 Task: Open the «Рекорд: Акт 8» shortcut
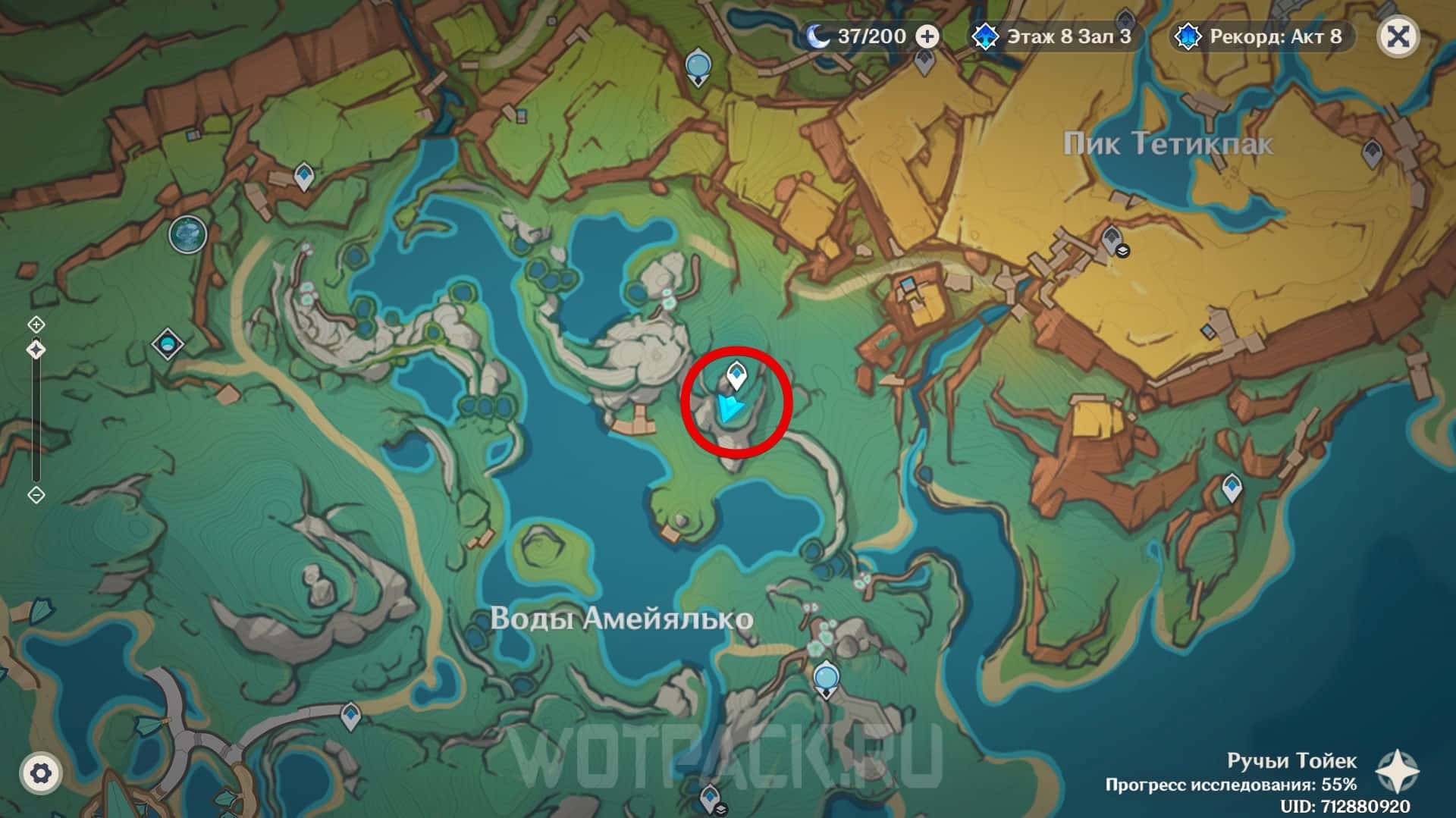(x=1262, y=36)
